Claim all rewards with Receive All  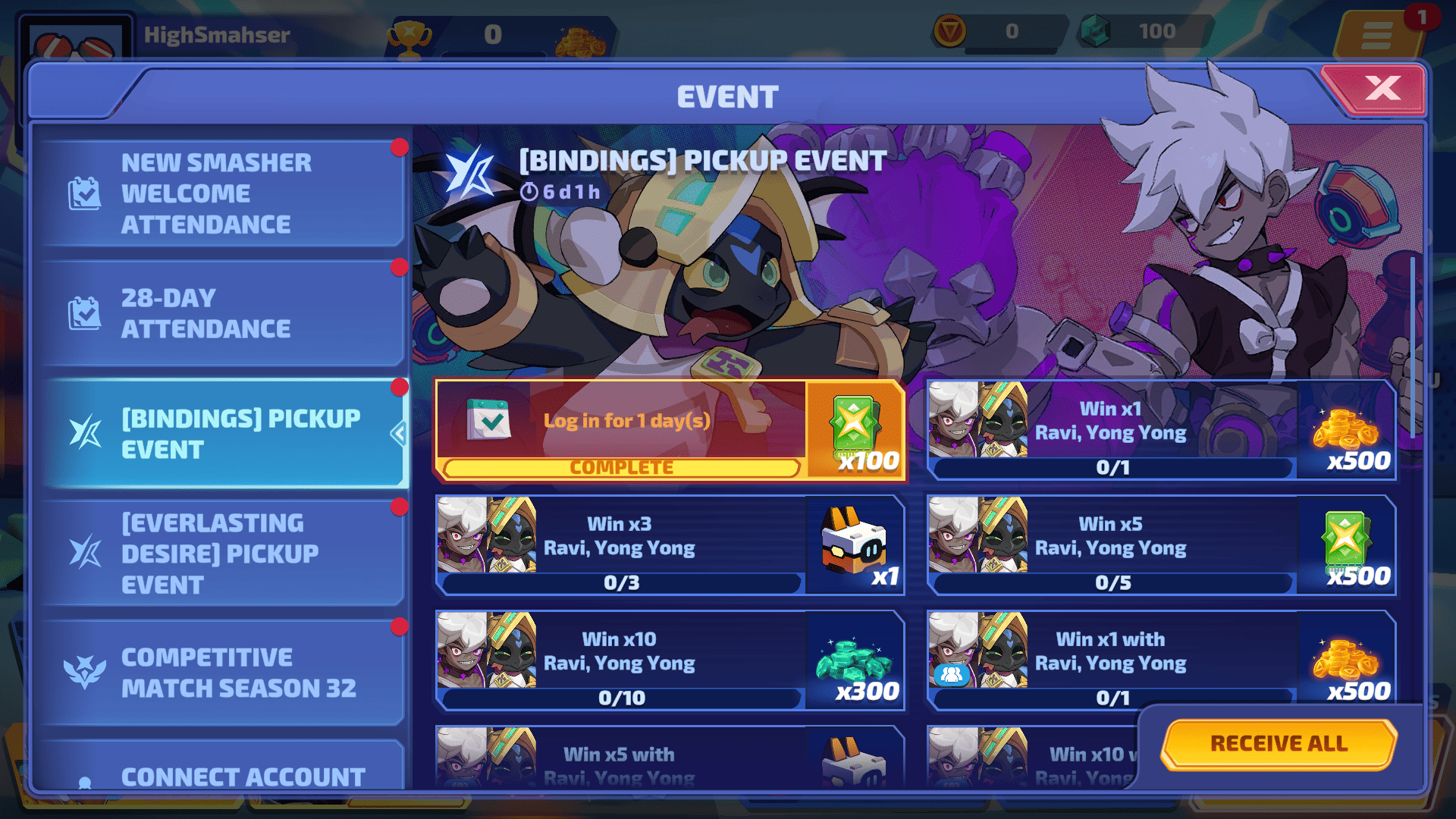pyautogui.click(x=1279, y=744)
